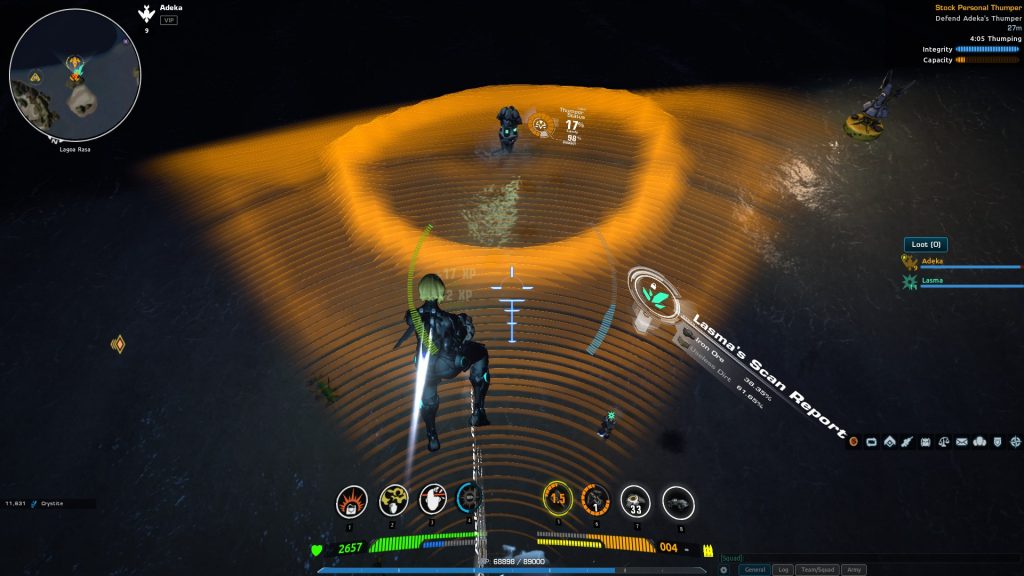Trigger the slot 3 ability with red beam
Image resolution: width=1024 pixels, height=576 pixels.
click(x=434, y=500)
